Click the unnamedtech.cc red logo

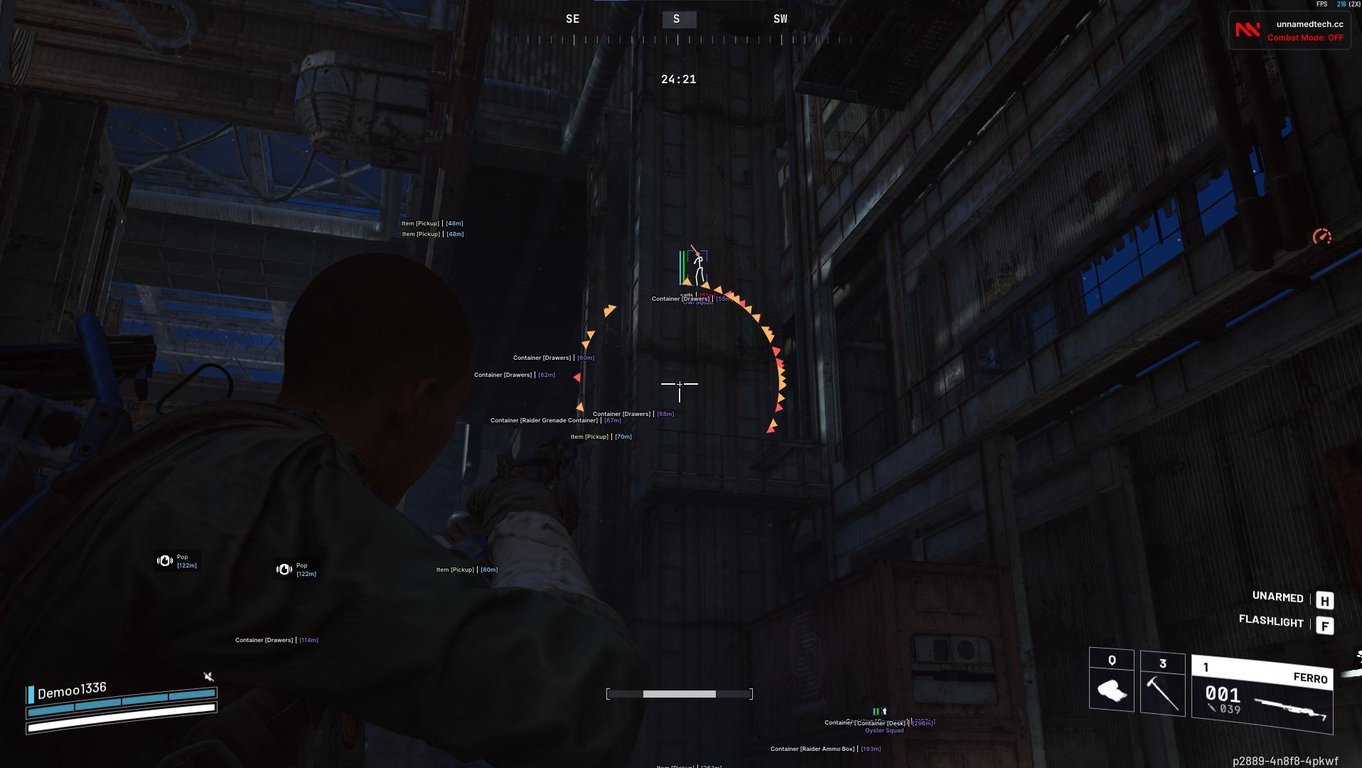coord(1247,29)
